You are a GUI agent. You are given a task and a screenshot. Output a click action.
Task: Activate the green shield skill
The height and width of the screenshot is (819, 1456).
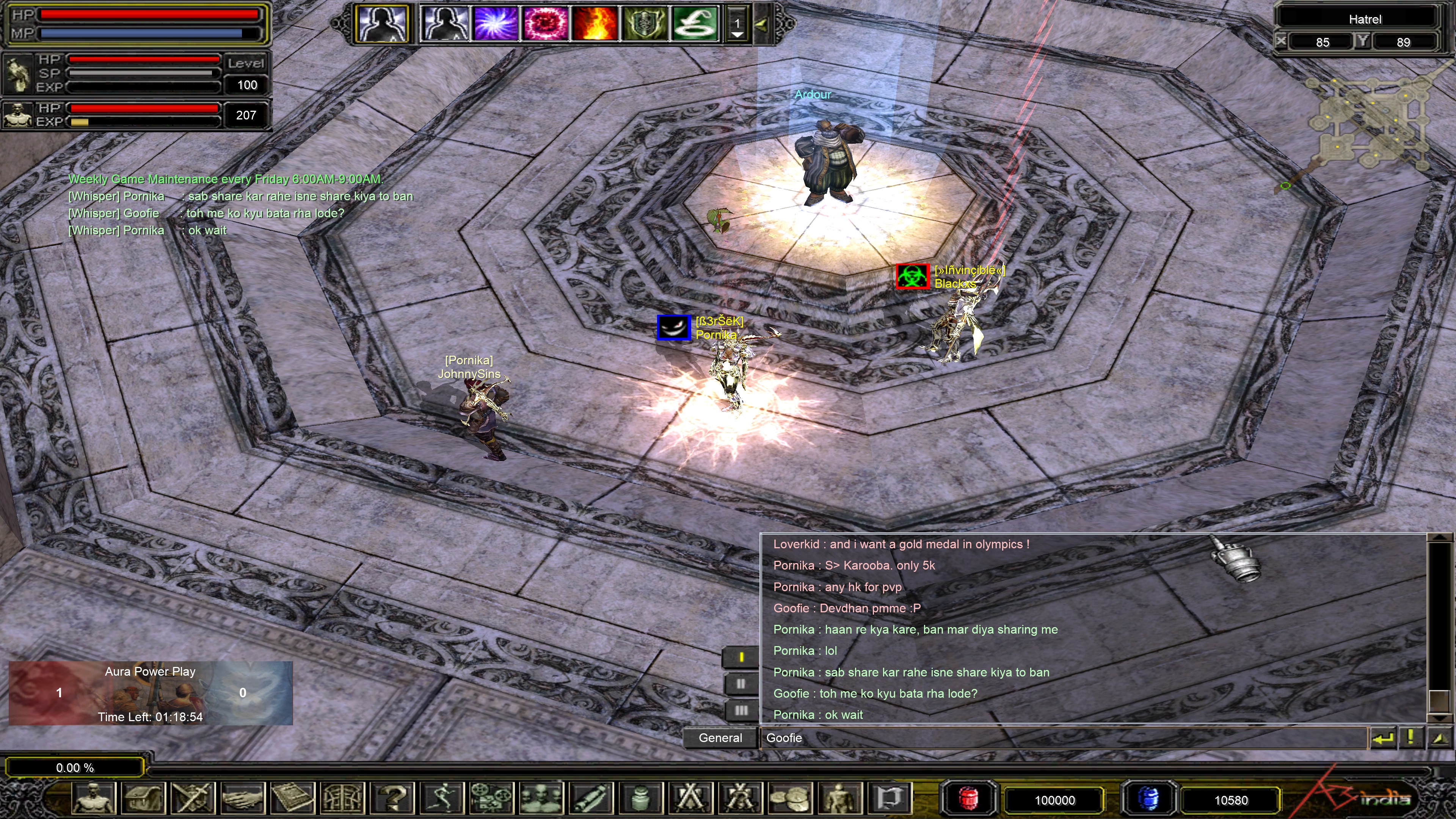[x=644, y=24]
